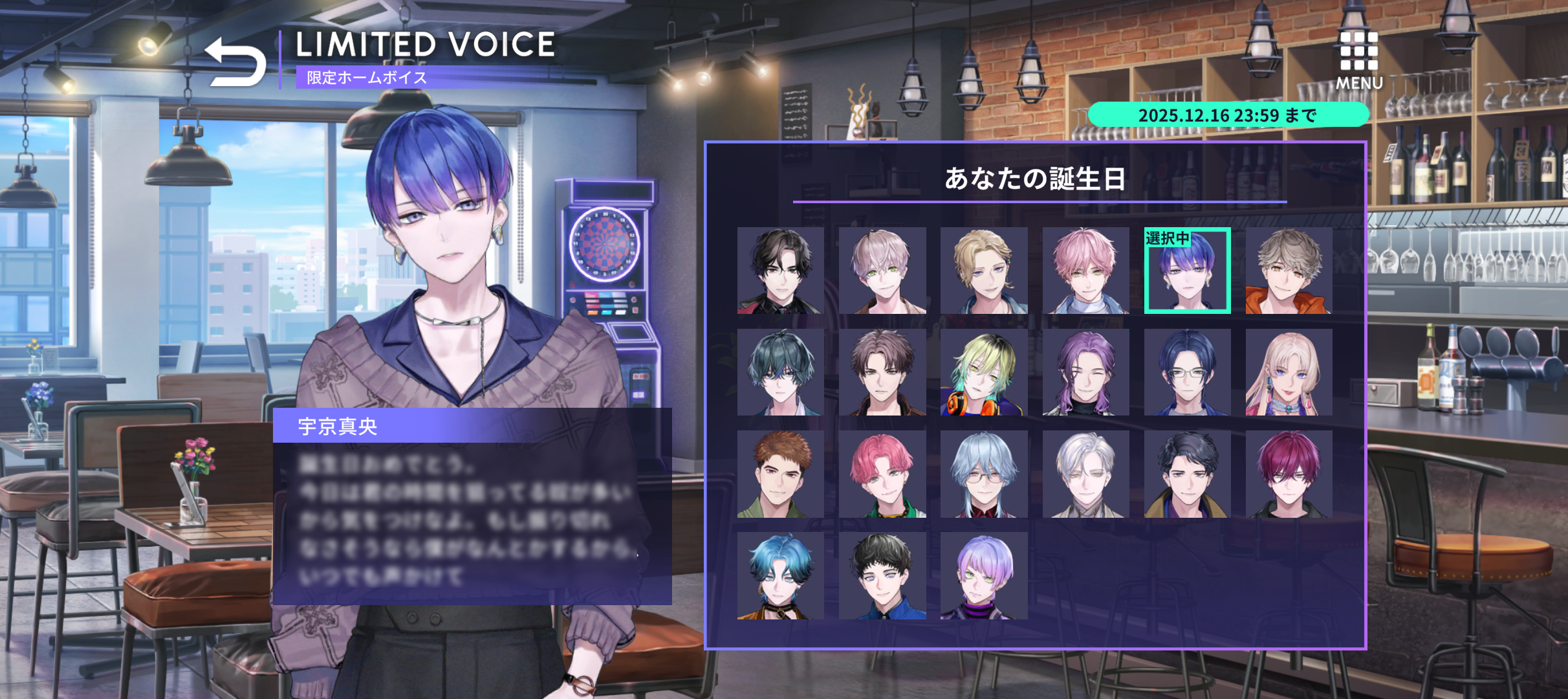
Task: Select the long blonde-haired character with earrings
Action: (1289, 372)
